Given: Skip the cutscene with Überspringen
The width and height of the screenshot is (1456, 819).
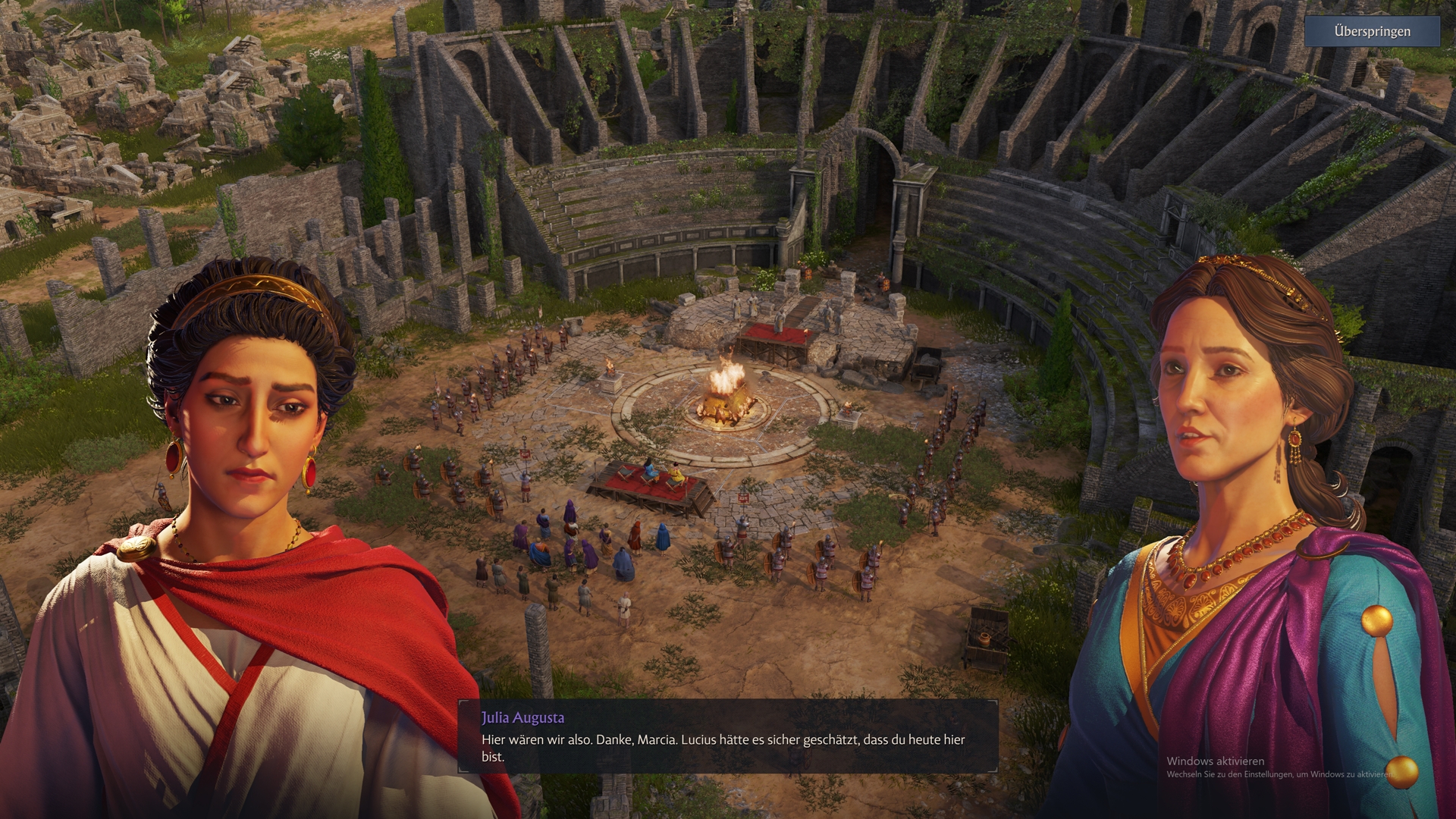Looking at the screenshot, I should [x=1372, y=32].
